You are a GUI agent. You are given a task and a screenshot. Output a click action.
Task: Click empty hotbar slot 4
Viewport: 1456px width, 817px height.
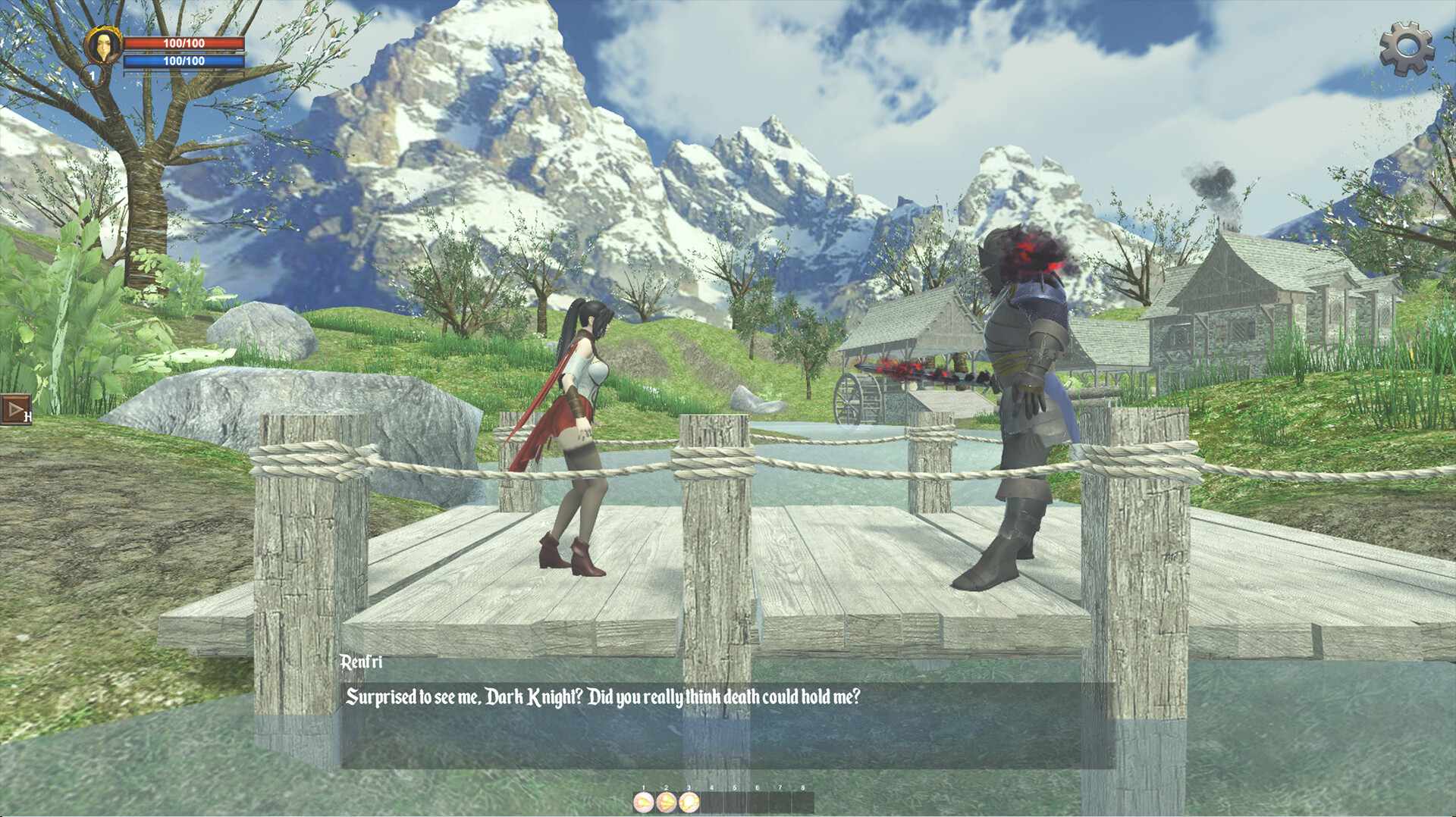point(711,802)
